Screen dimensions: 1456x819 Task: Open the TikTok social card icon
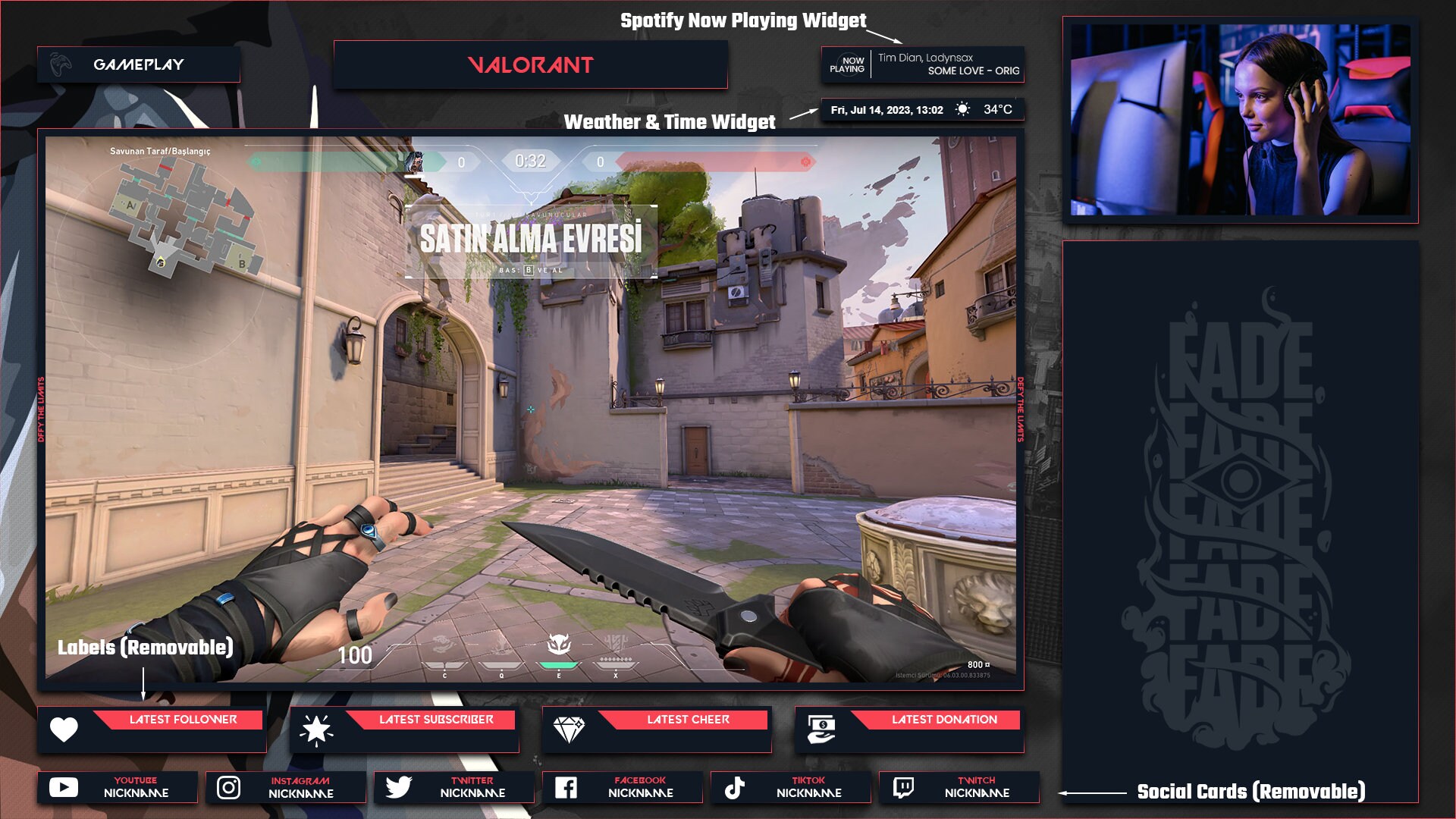[x=733, y=787]
